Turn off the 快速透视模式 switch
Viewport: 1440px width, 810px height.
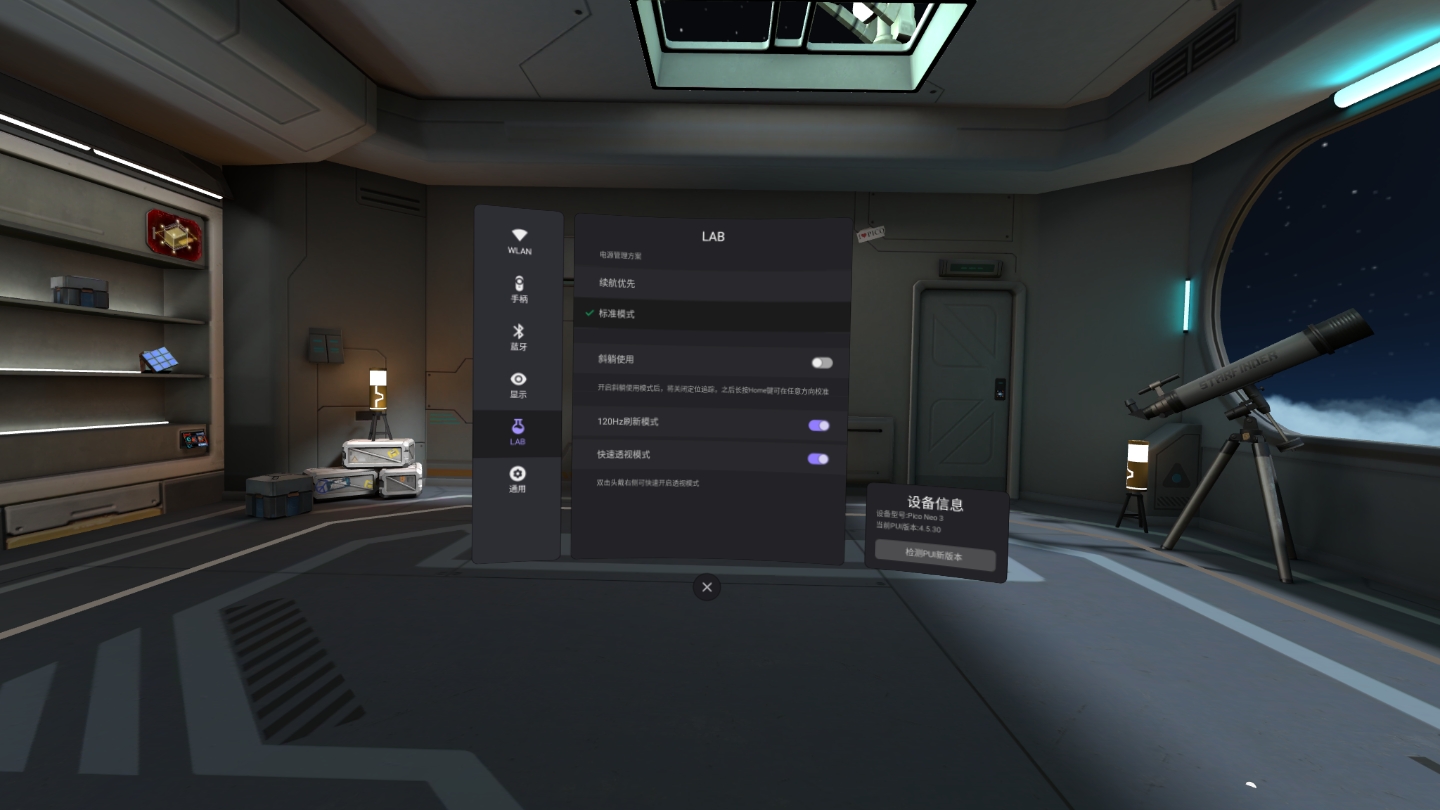click(x=818, y=457)
